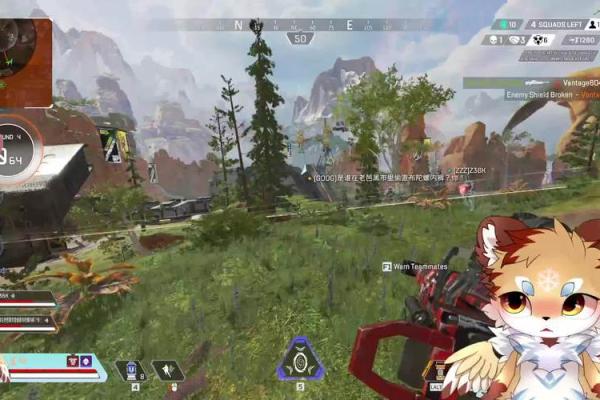Select the shield cell healing item slot
600x400 pixels.
point(130,370)
